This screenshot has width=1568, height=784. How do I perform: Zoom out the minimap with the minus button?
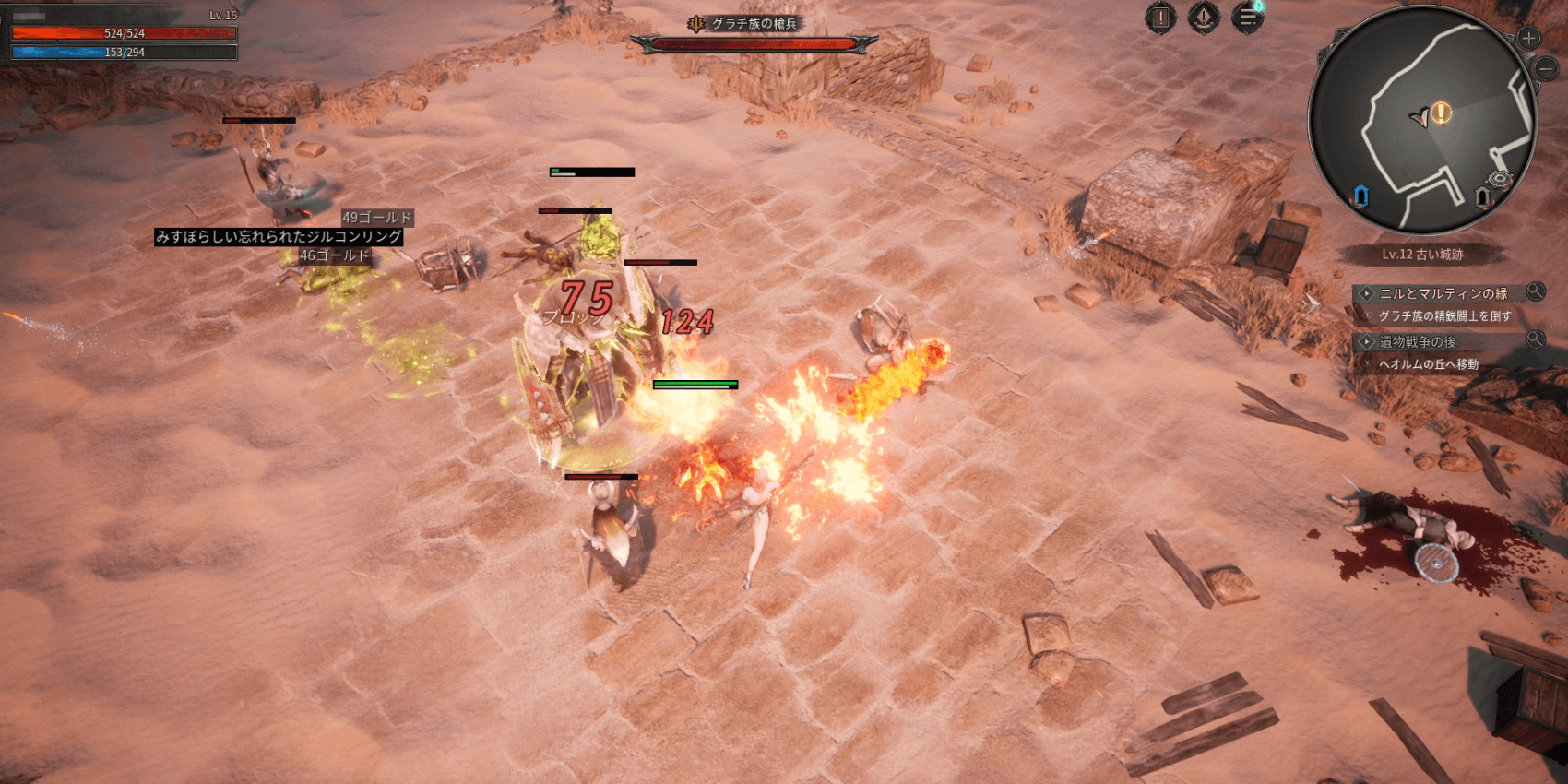[1546, 67]
